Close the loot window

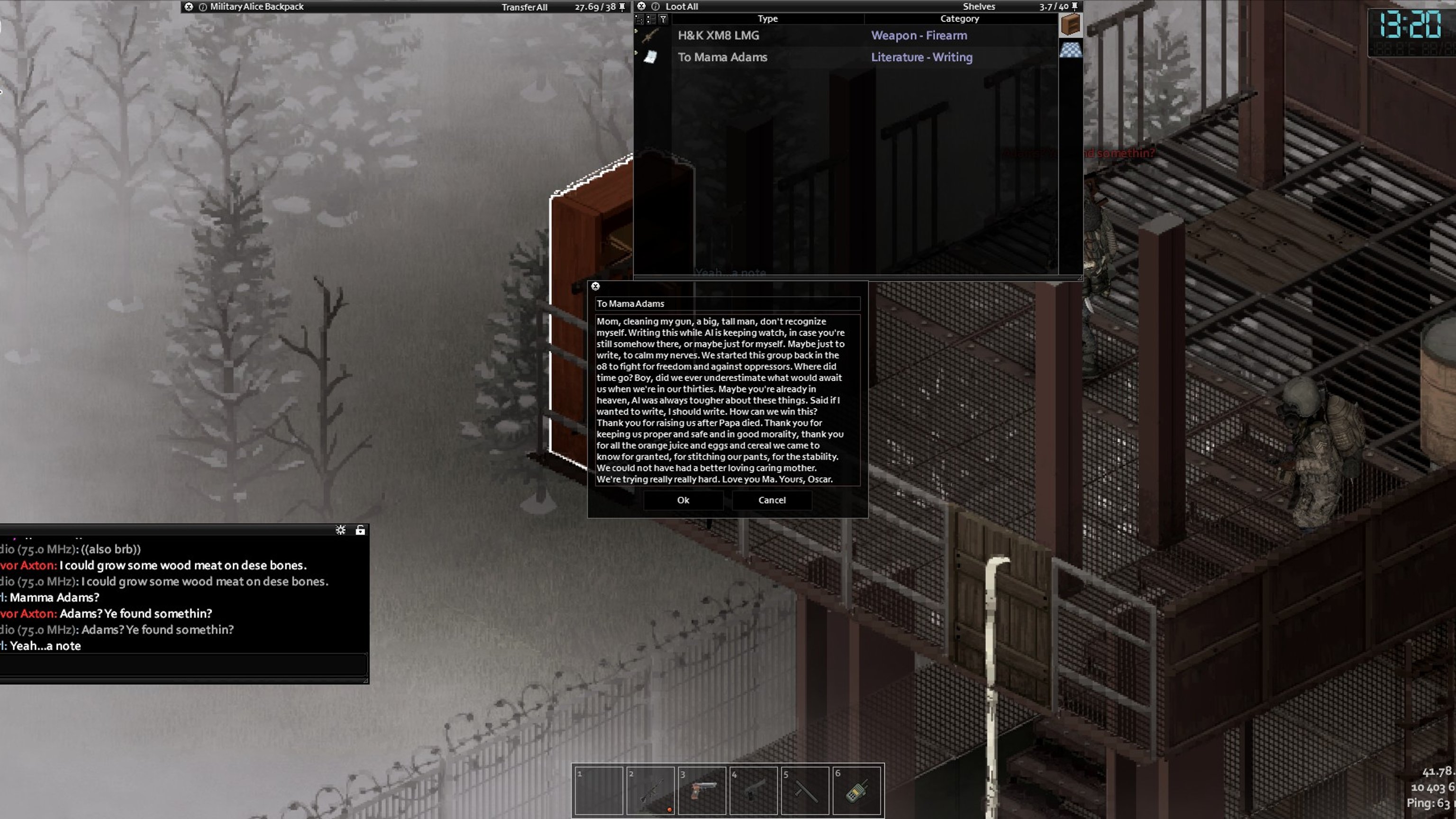(641, 6)
